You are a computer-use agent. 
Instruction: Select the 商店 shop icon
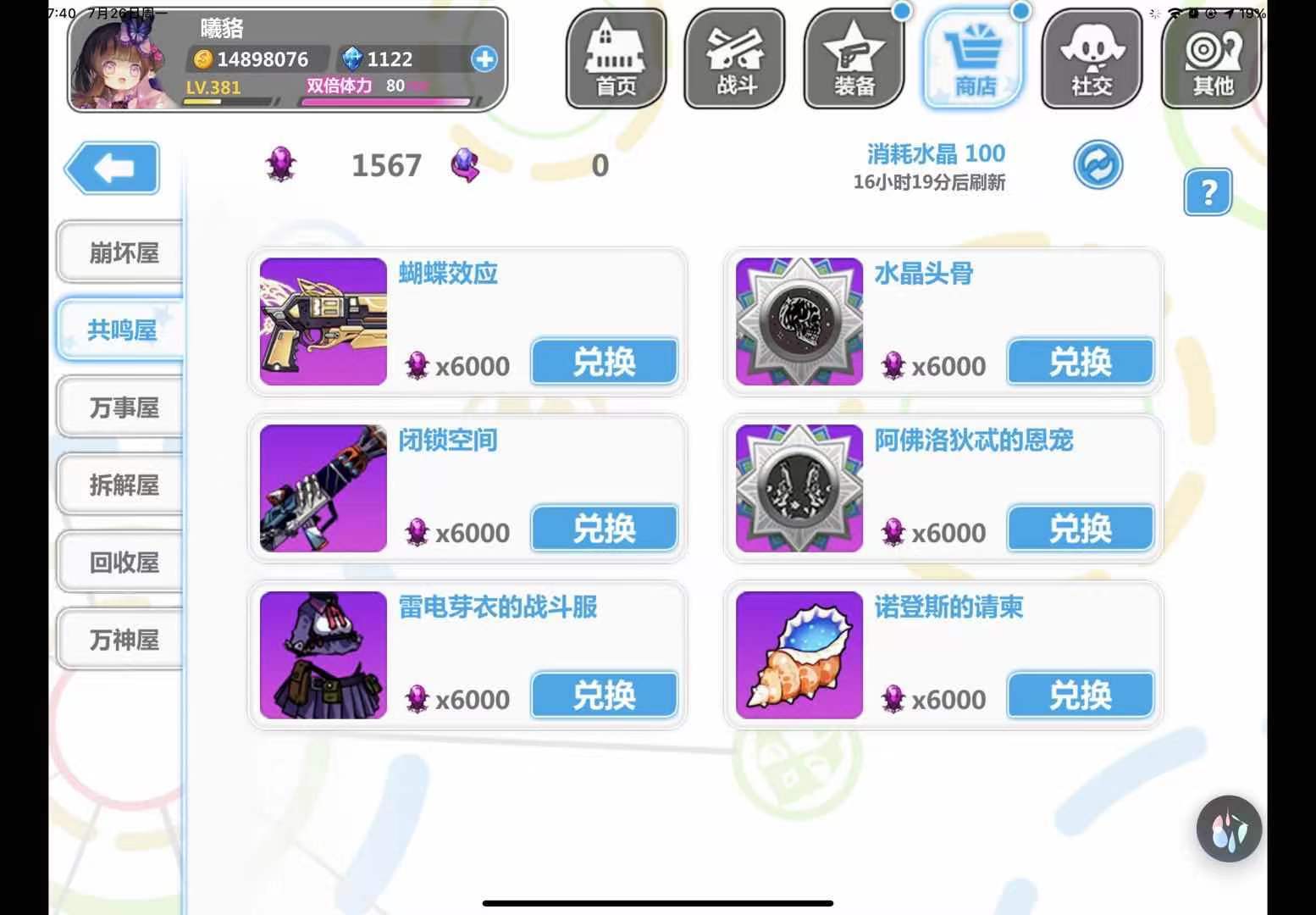point(974,59)
